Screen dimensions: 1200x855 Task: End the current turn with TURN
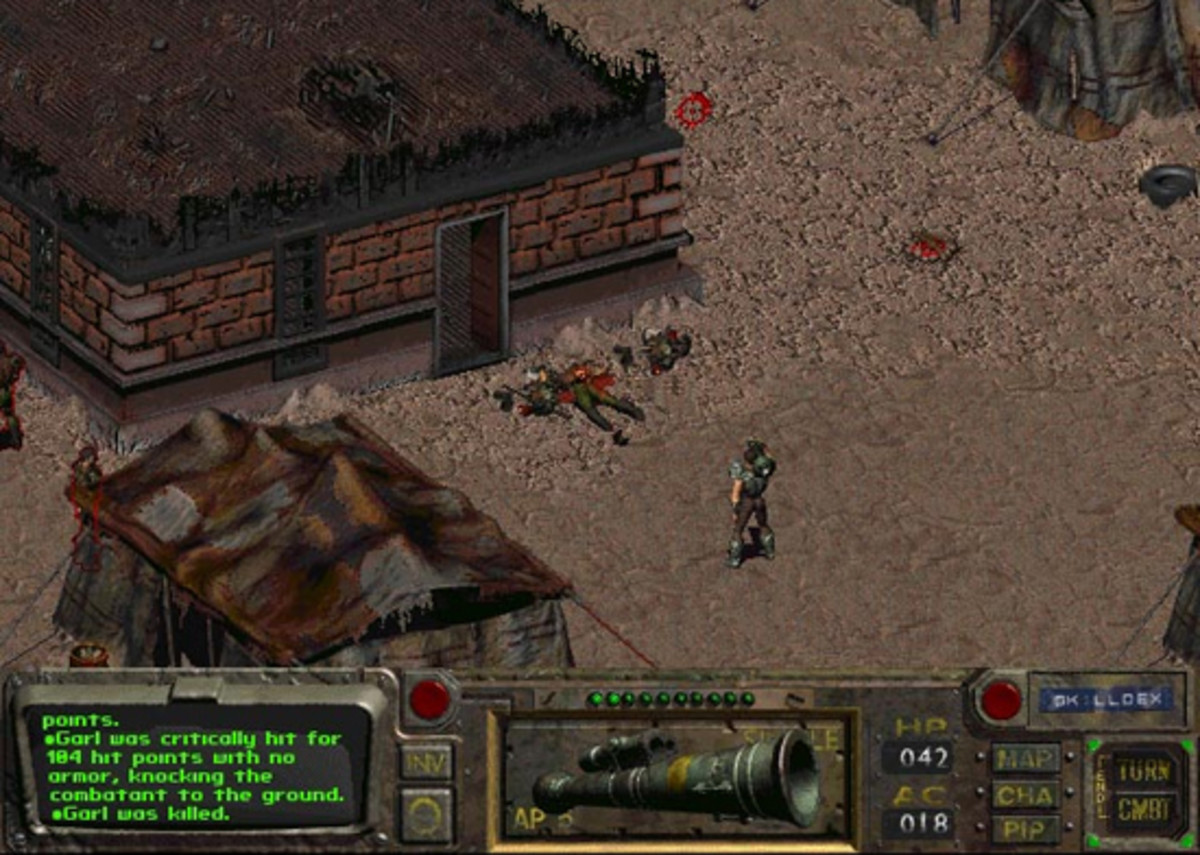click(x=1143, y=769)
